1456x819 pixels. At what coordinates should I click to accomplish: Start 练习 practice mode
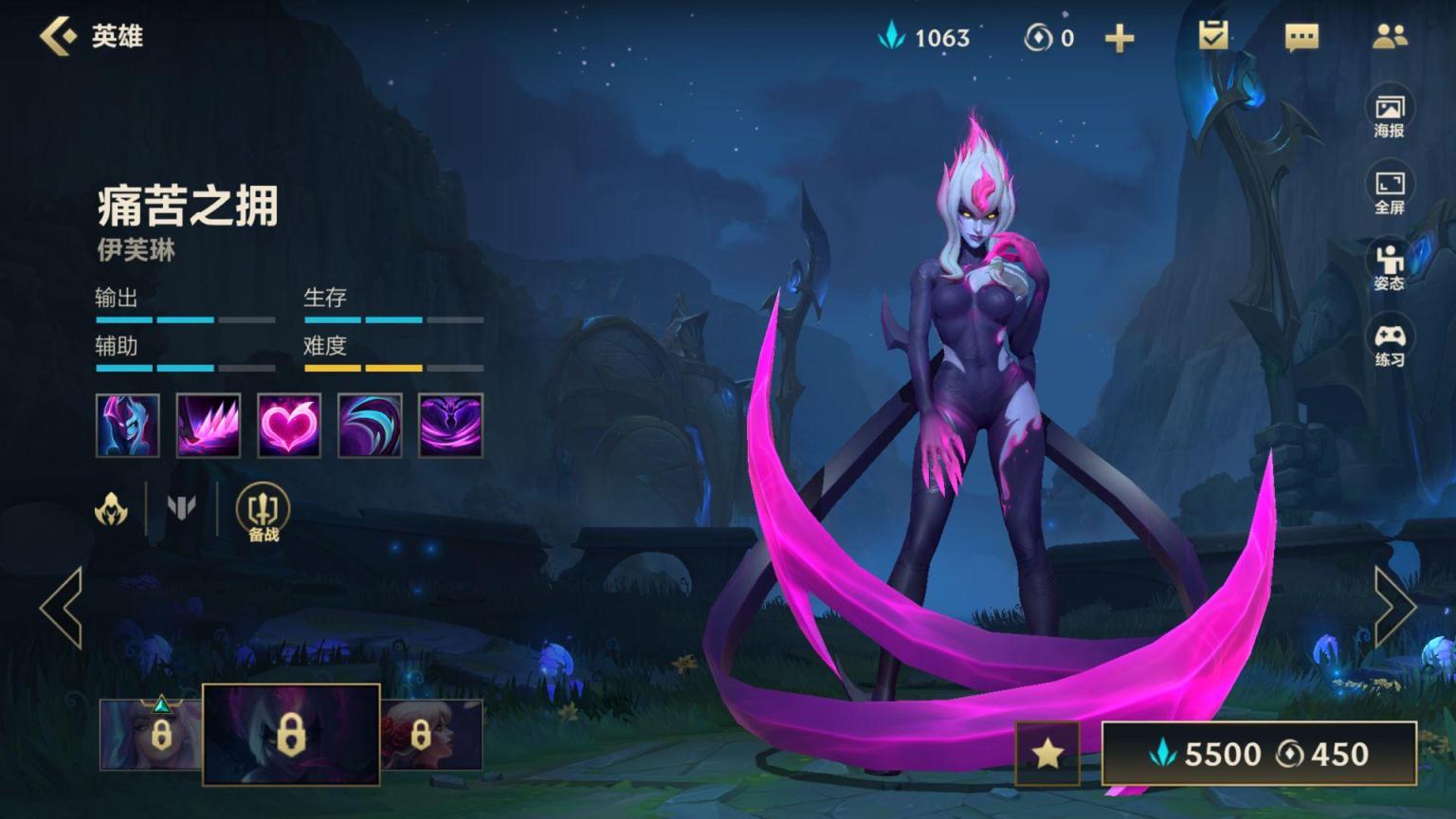pos(1389,344)
